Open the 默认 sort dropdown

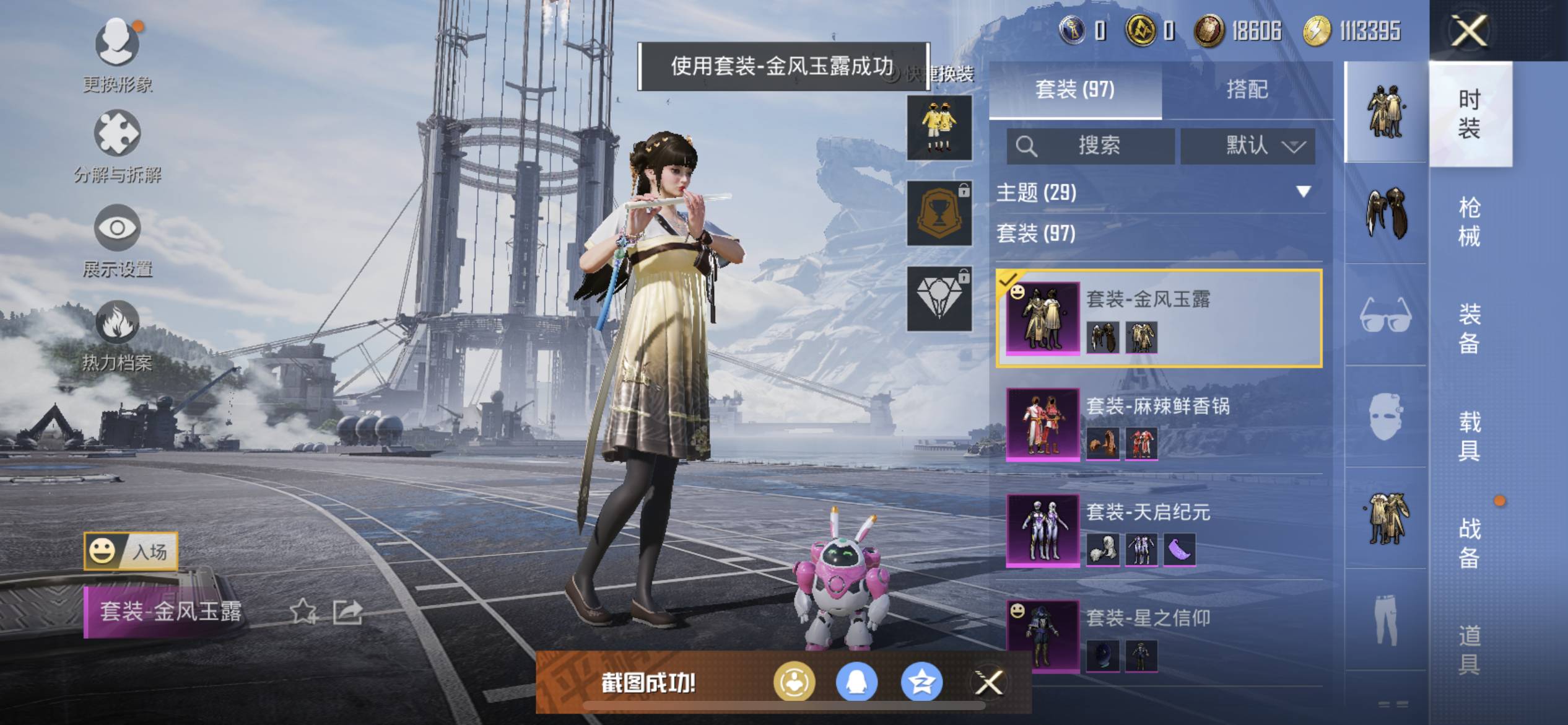(1248, 146)
